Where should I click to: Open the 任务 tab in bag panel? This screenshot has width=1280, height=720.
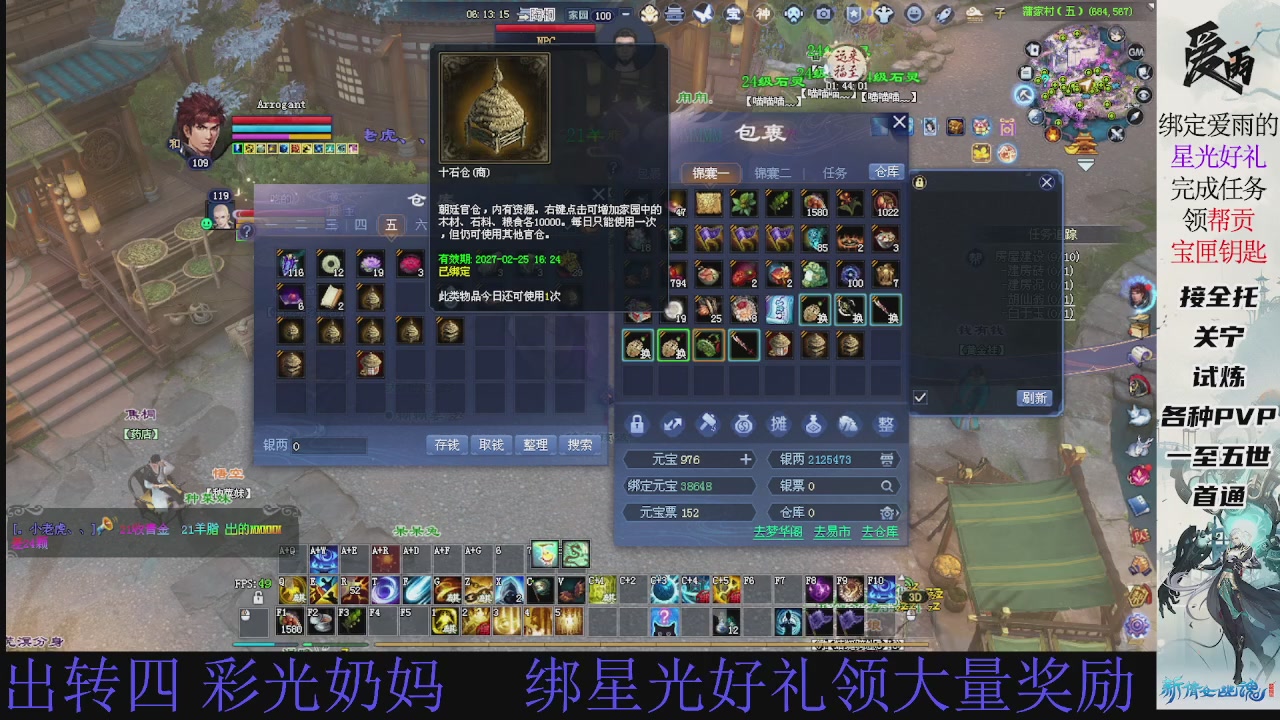835,172
